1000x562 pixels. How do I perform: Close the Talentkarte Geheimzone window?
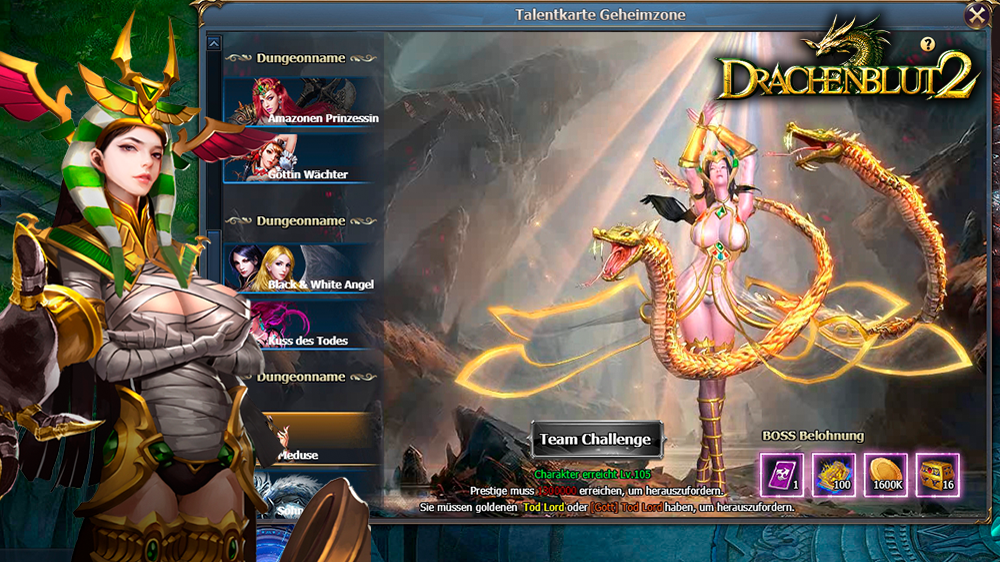[976, 15]
